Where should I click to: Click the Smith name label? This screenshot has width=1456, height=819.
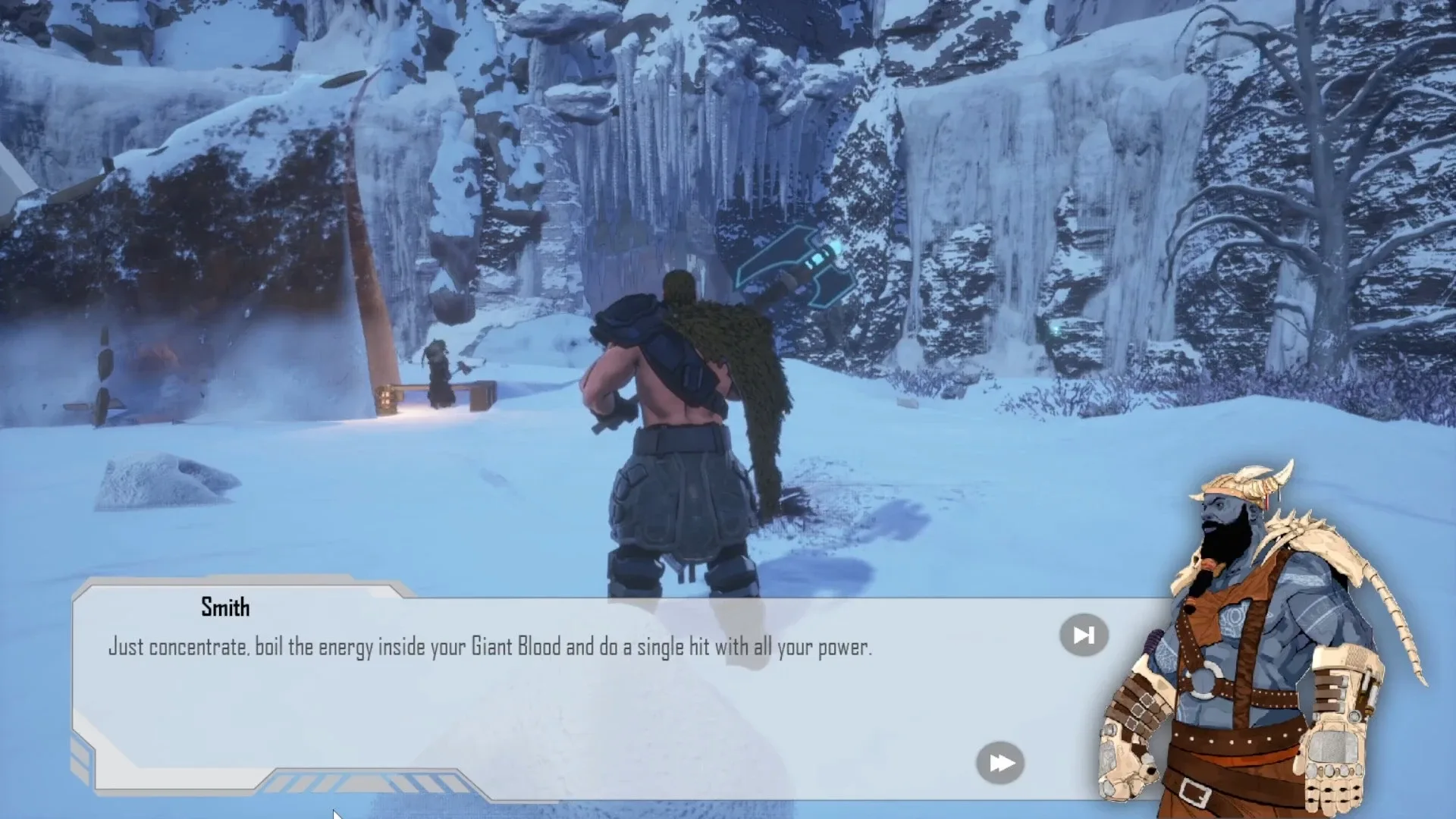pos(224,607)
